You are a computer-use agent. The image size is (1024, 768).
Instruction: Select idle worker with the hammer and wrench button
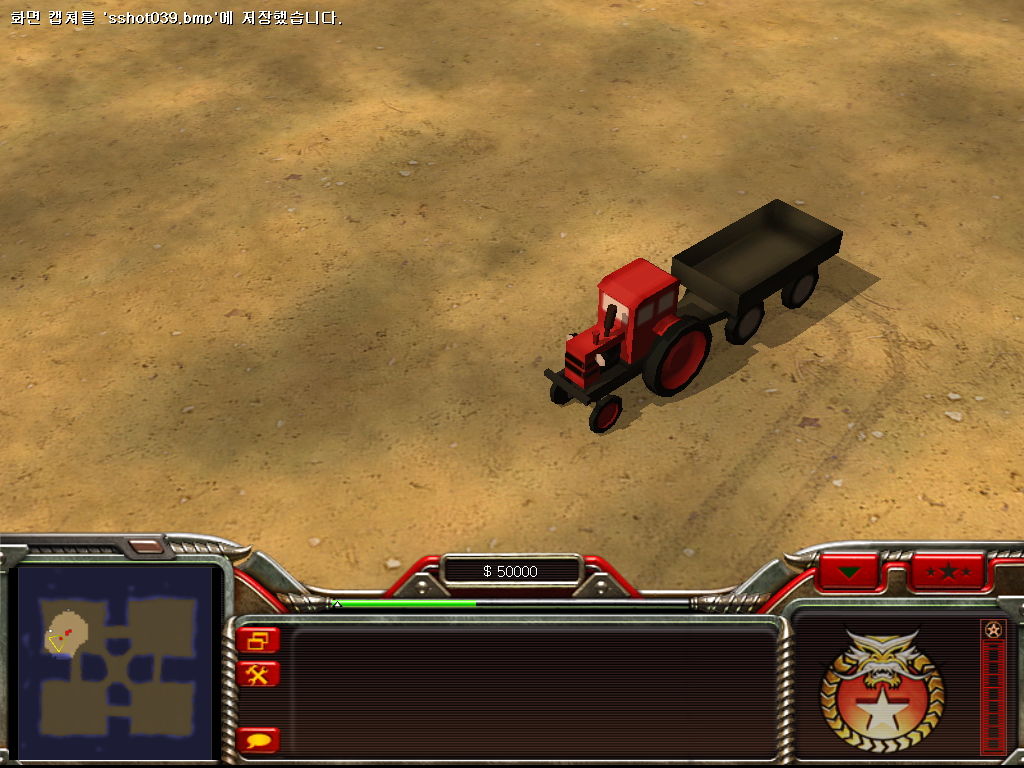point(259,674)
